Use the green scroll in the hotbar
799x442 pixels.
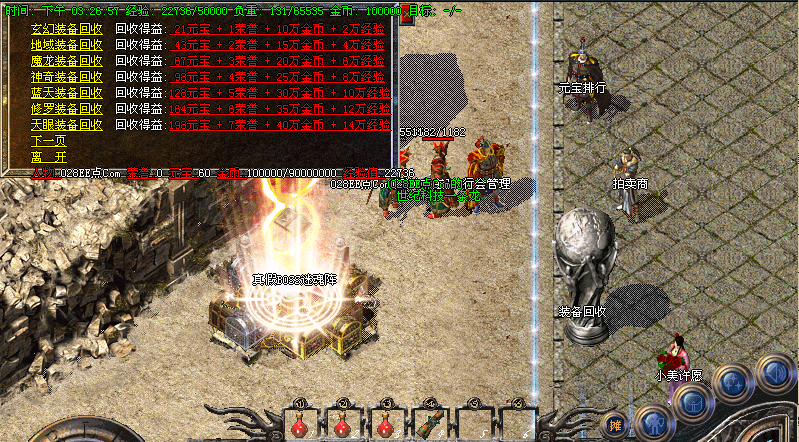point(429,425)
